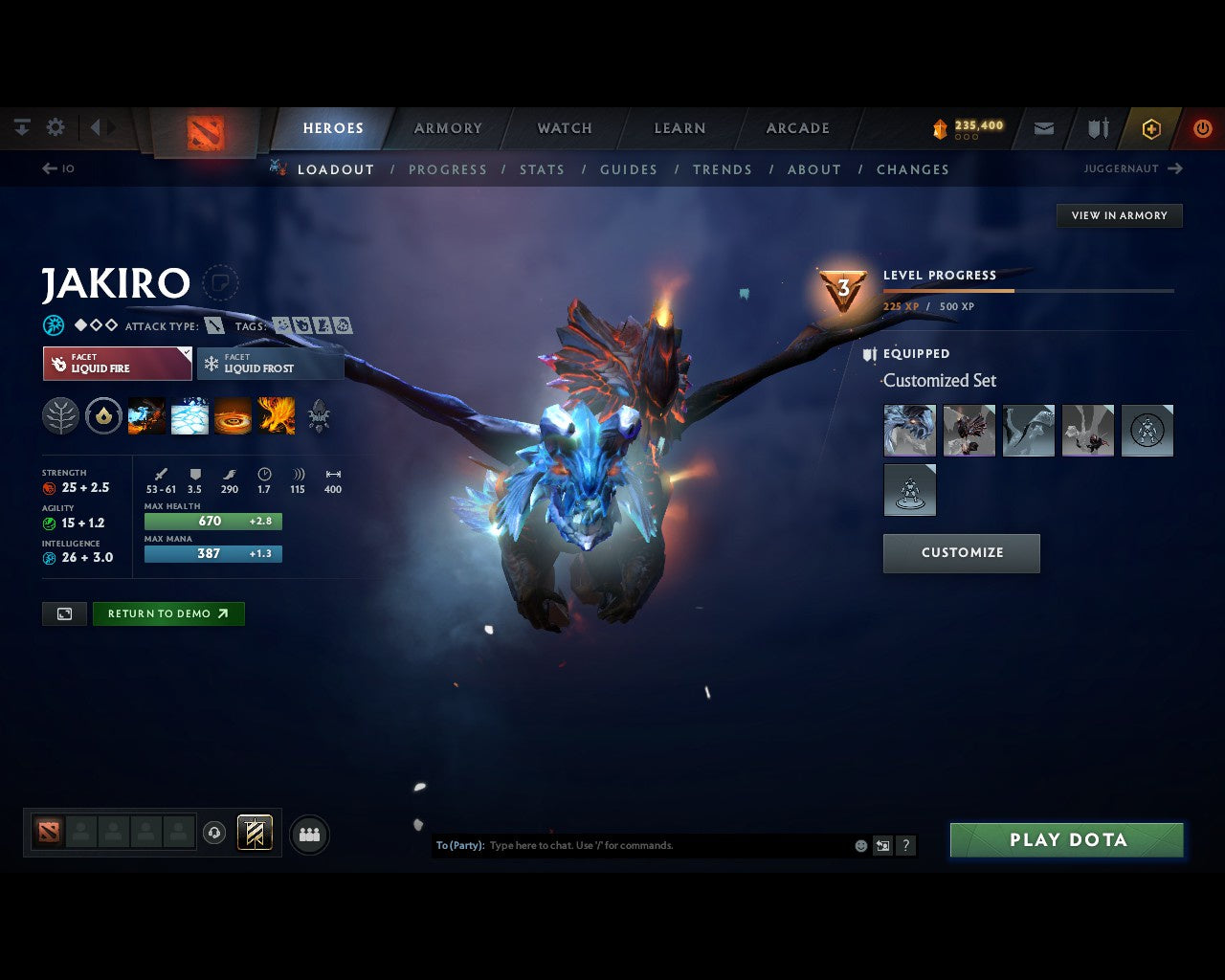Expand the Juggernaut next-hero arrow
The height and width of the screenshot is (980, 1225).
[x=1174, y=168]
